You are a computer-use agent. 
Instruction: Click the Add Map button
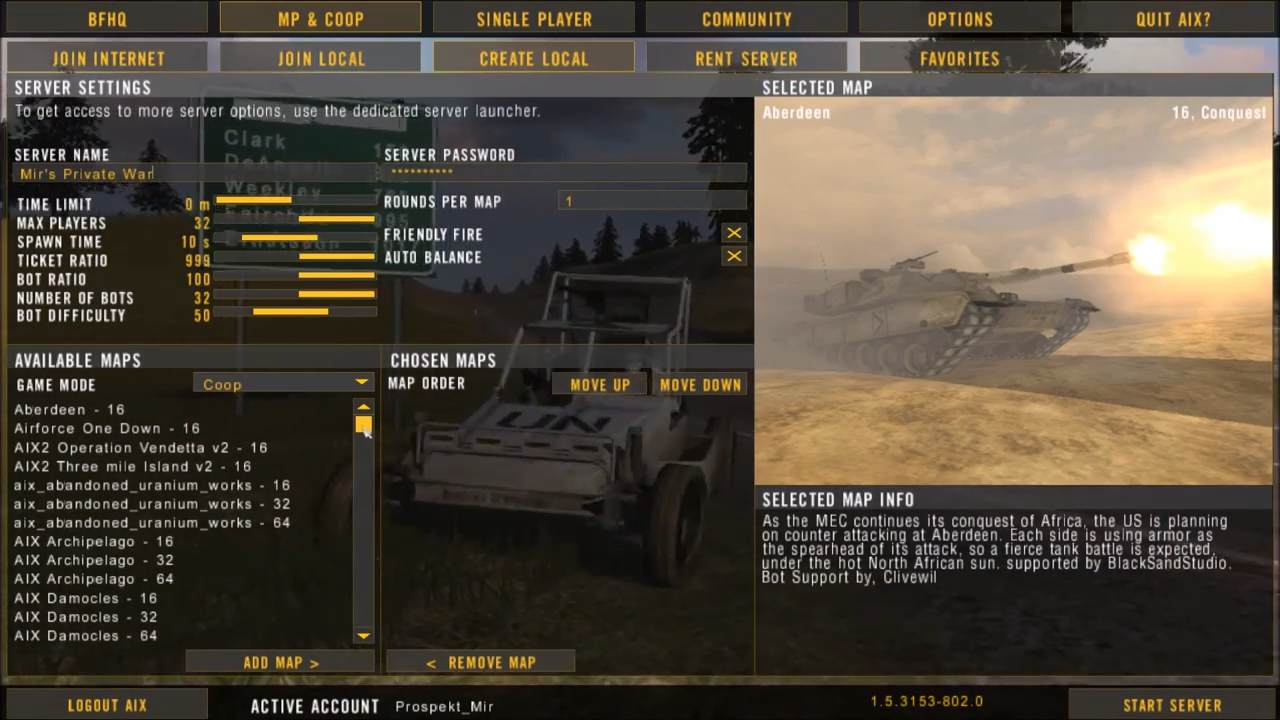pos(280,662)
